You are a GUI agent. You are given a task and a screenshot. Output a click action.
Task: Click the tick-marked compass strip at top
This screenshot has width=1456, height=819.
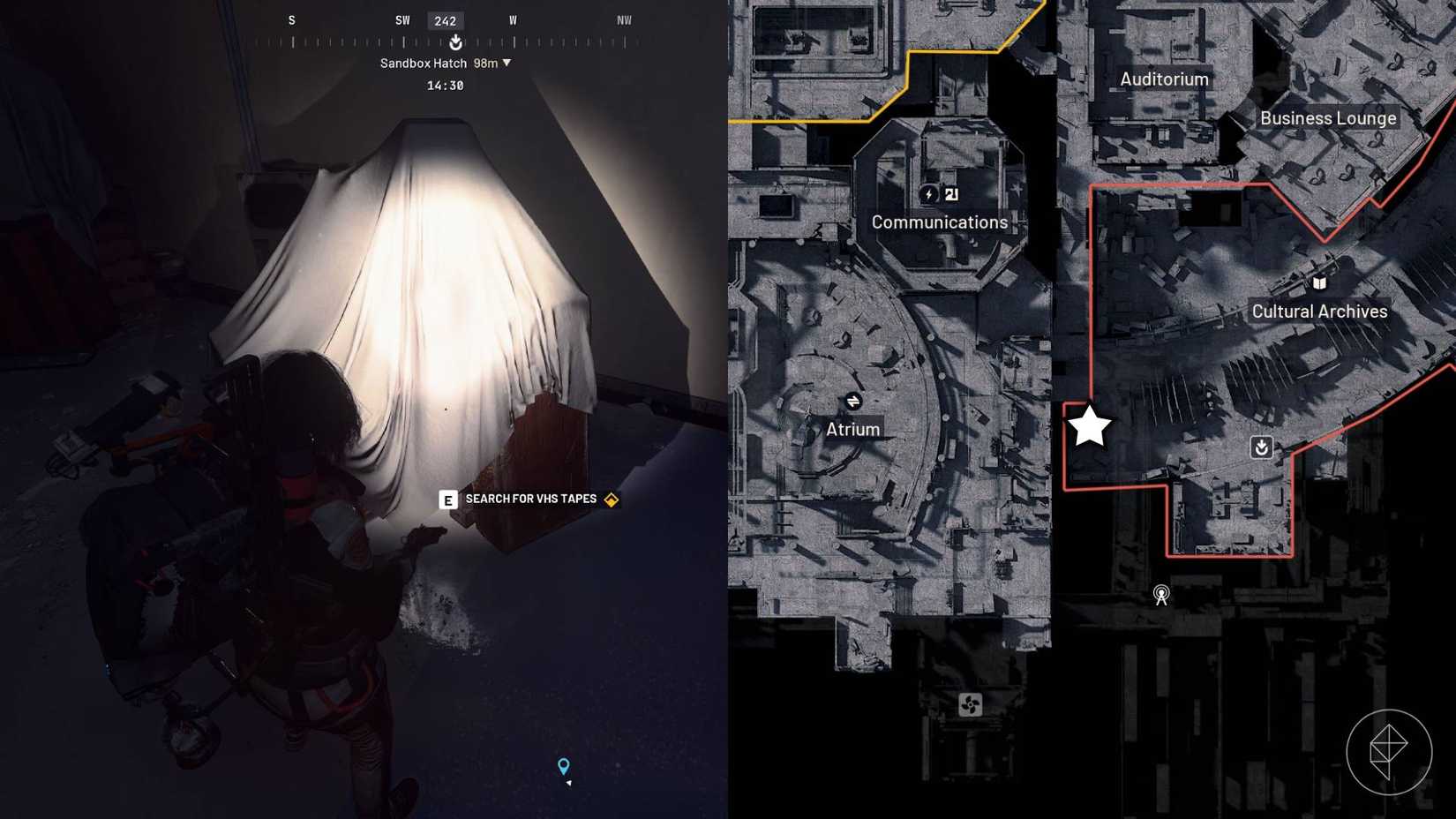pos(353,41)
